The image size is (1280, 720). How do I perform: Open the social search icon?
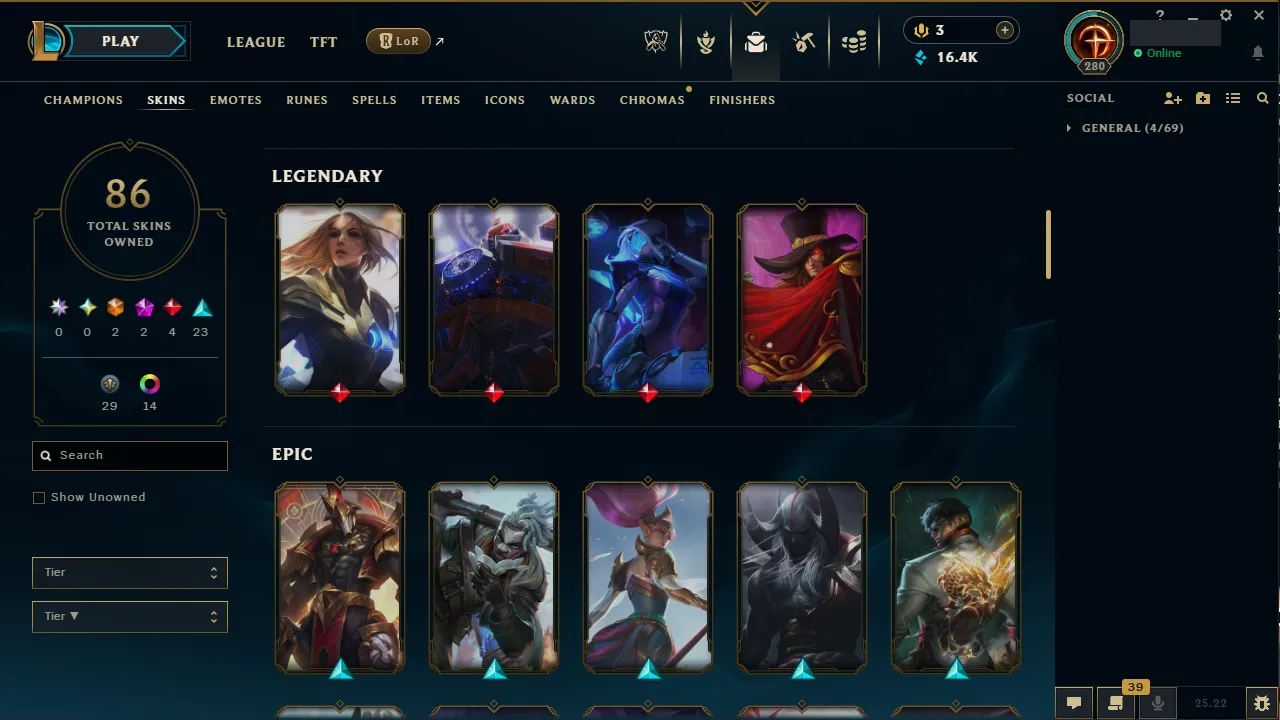pos(1262,98)
